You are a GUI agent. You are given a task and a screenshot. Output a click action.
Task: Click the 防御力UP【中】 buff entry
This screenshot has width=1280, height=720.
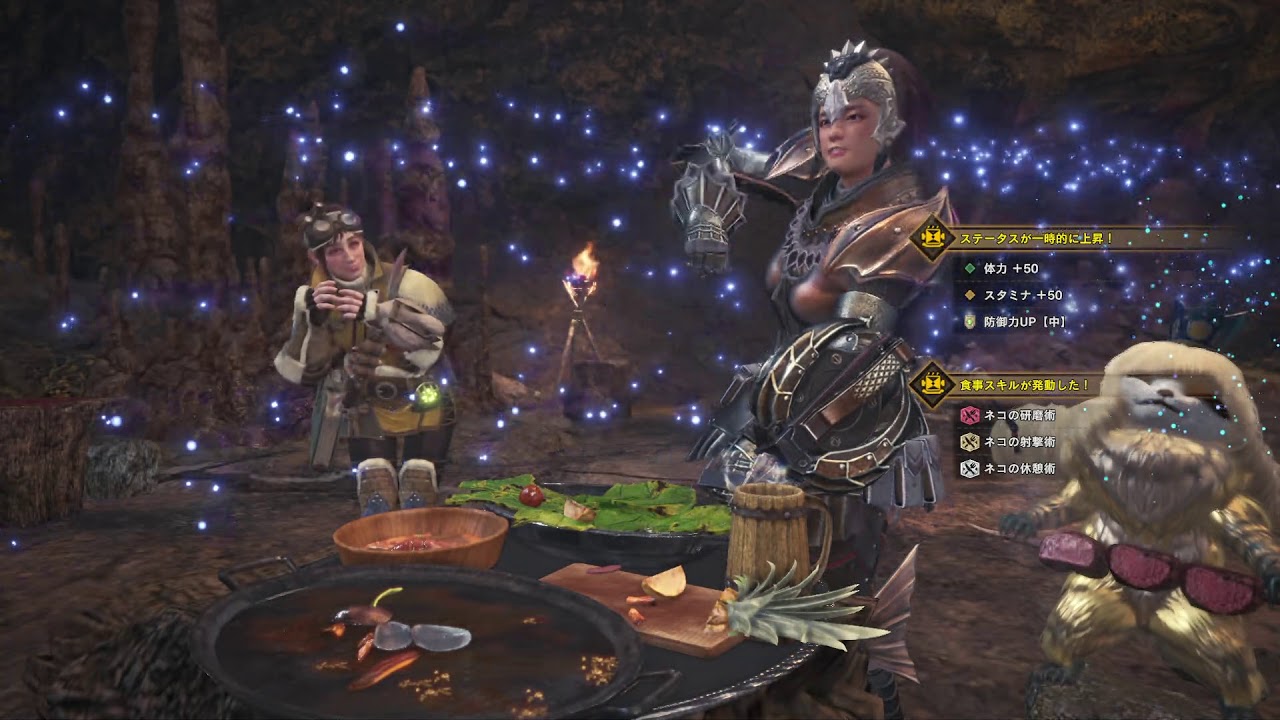coord(1015,322)
